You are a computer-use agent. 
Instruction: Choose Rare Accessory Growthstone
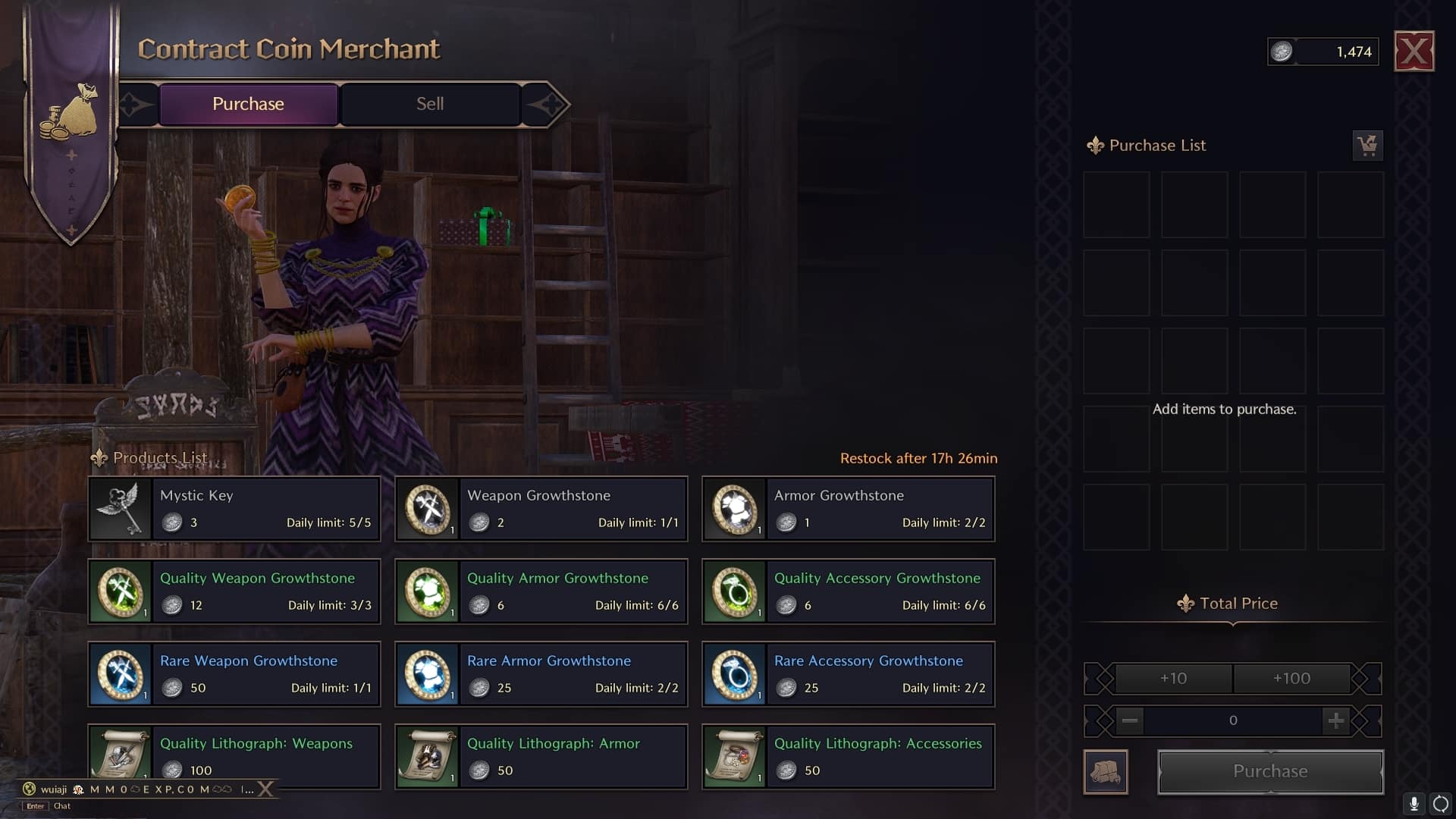pyautogui.click(x=849, y=674)
